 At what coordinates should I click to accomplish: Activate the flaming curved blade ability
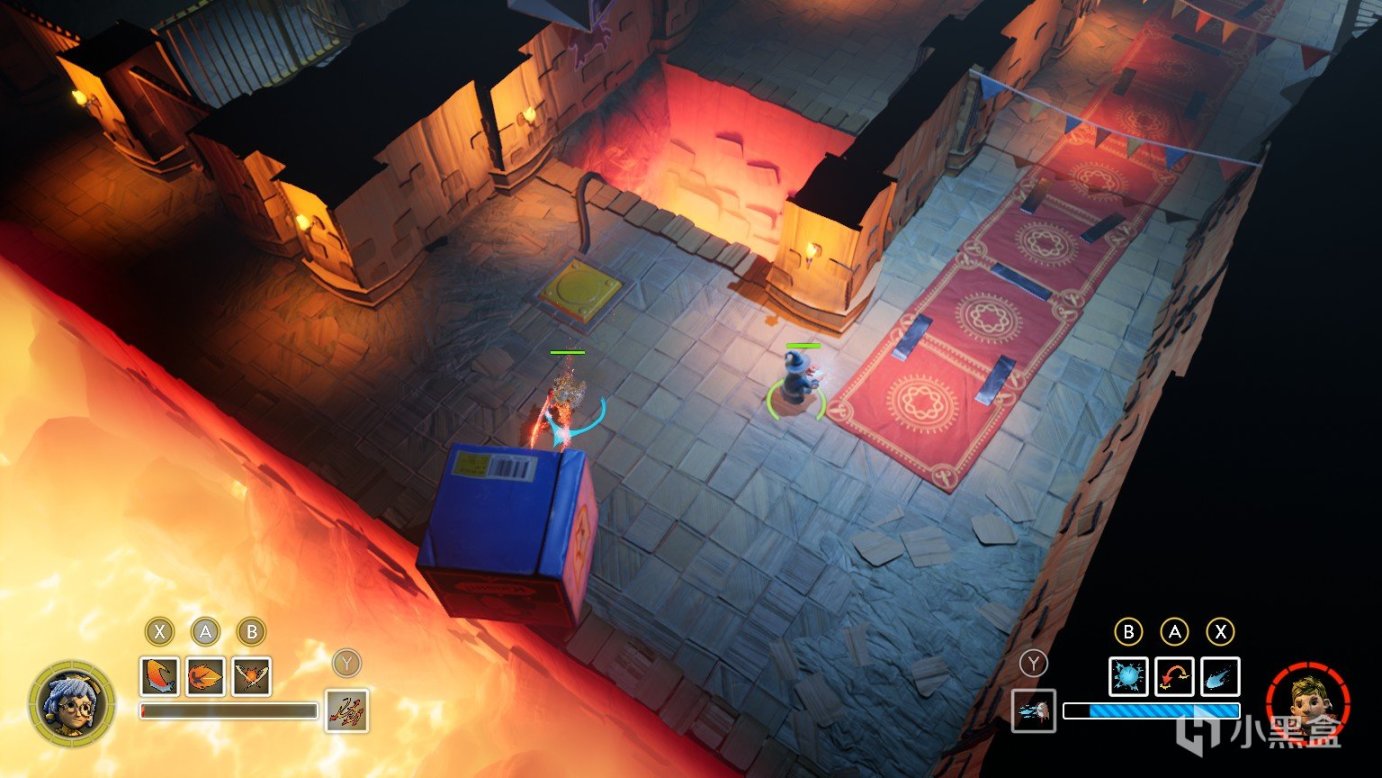coord(160,676)
